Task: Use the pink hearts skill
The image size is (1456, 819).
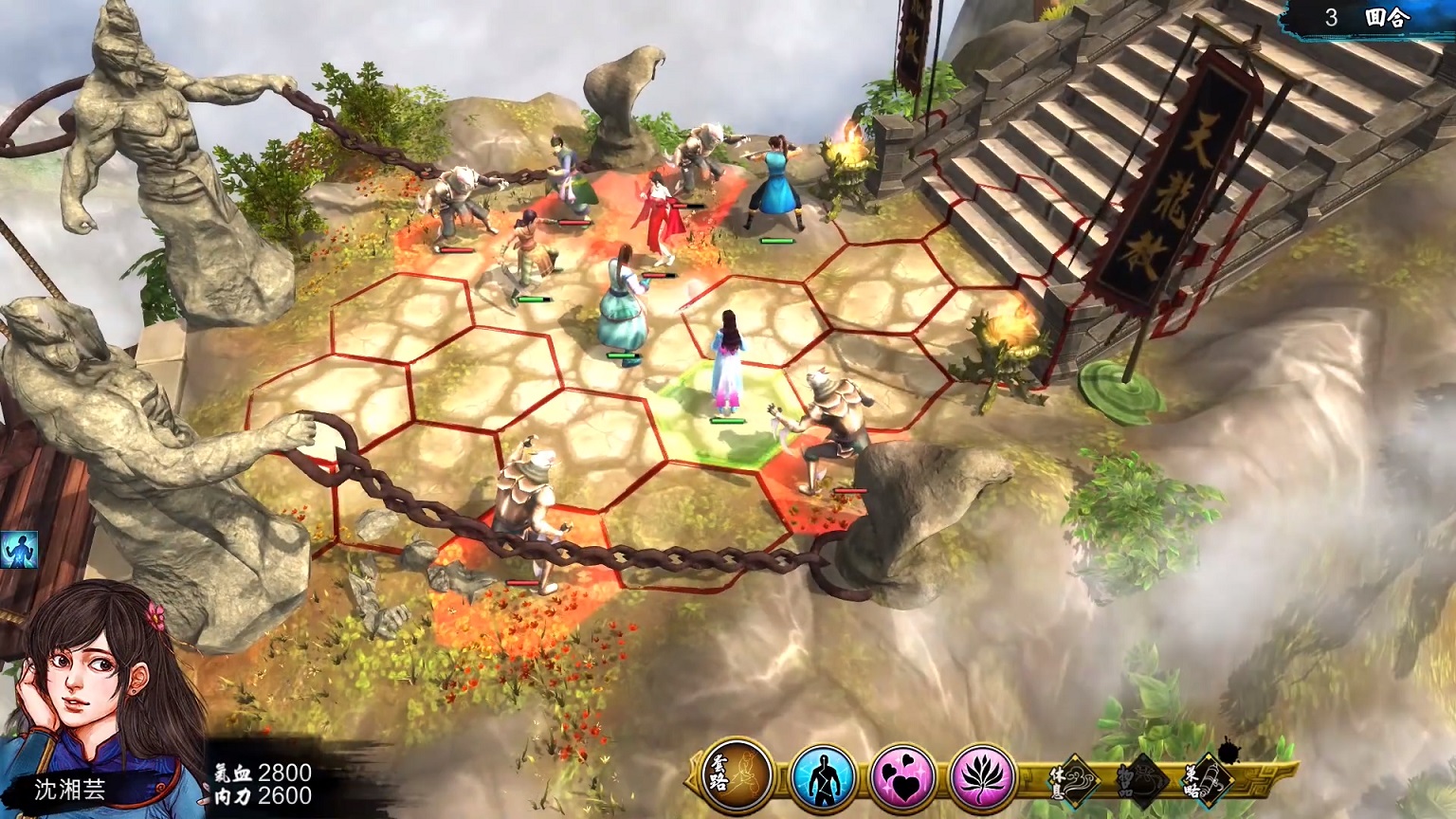Action: click(x=901, y=777)
